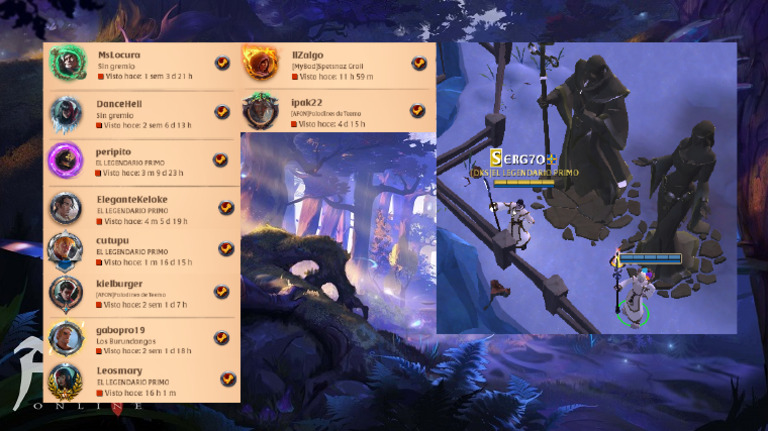
Task: Click the round button next to DanceHell
Action: (x=222, y=112)
